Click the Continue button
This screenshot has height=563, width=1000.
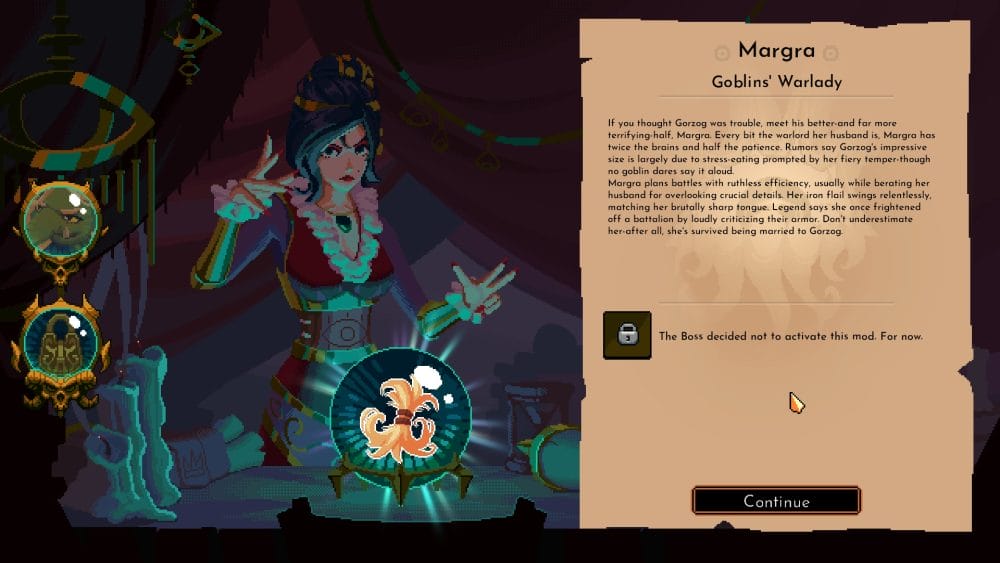(776, 501)
